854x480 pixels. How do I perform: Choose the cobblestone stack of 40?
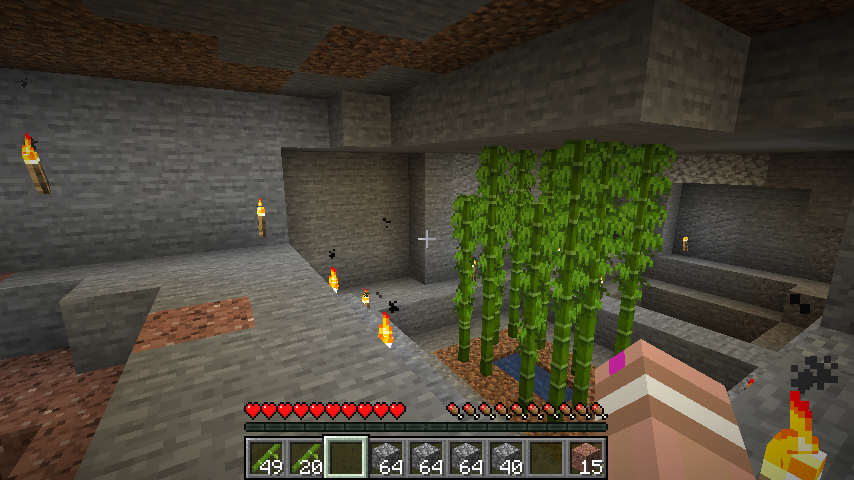tap(507, 457)
